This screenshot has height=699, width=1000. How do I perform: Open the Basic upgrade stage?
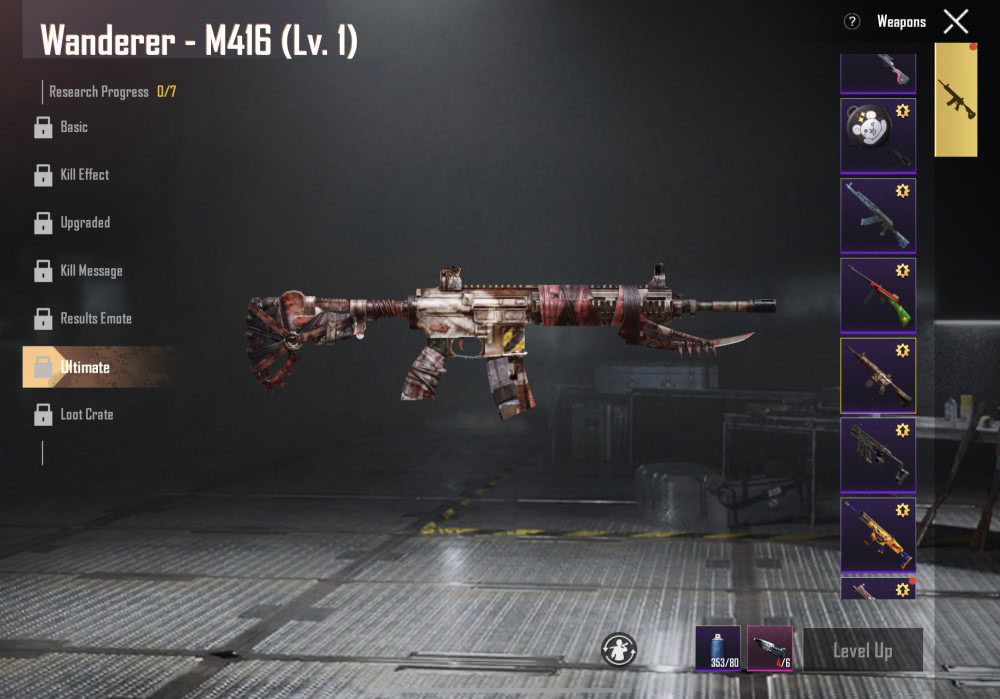[73, 127]
